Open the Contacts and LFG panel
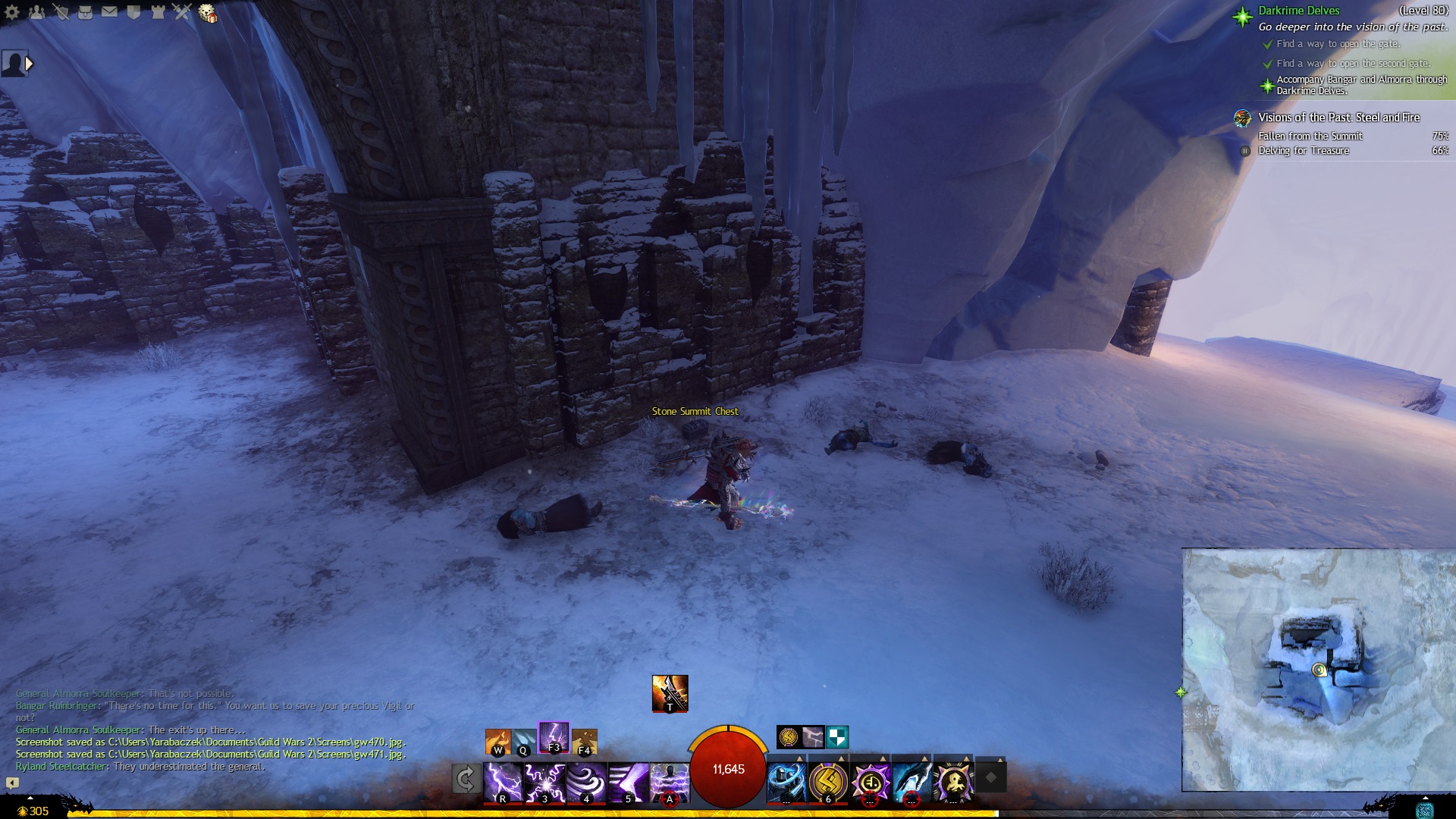The image size is (1456, 819). pyautogui.click(x=36, y=12)
